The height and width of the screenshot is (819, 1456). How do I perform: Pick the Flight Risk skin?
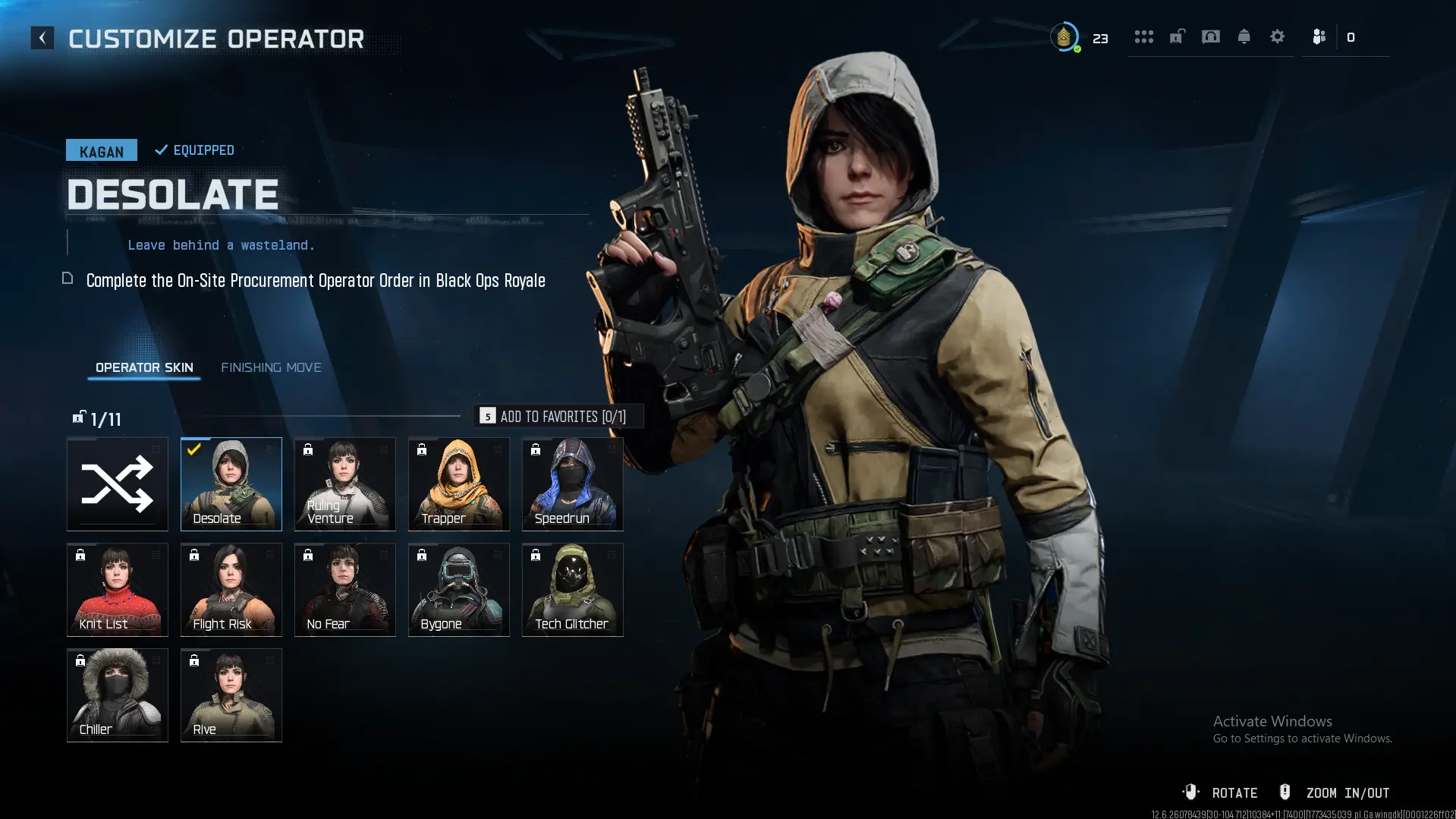[x=231, y=589]
